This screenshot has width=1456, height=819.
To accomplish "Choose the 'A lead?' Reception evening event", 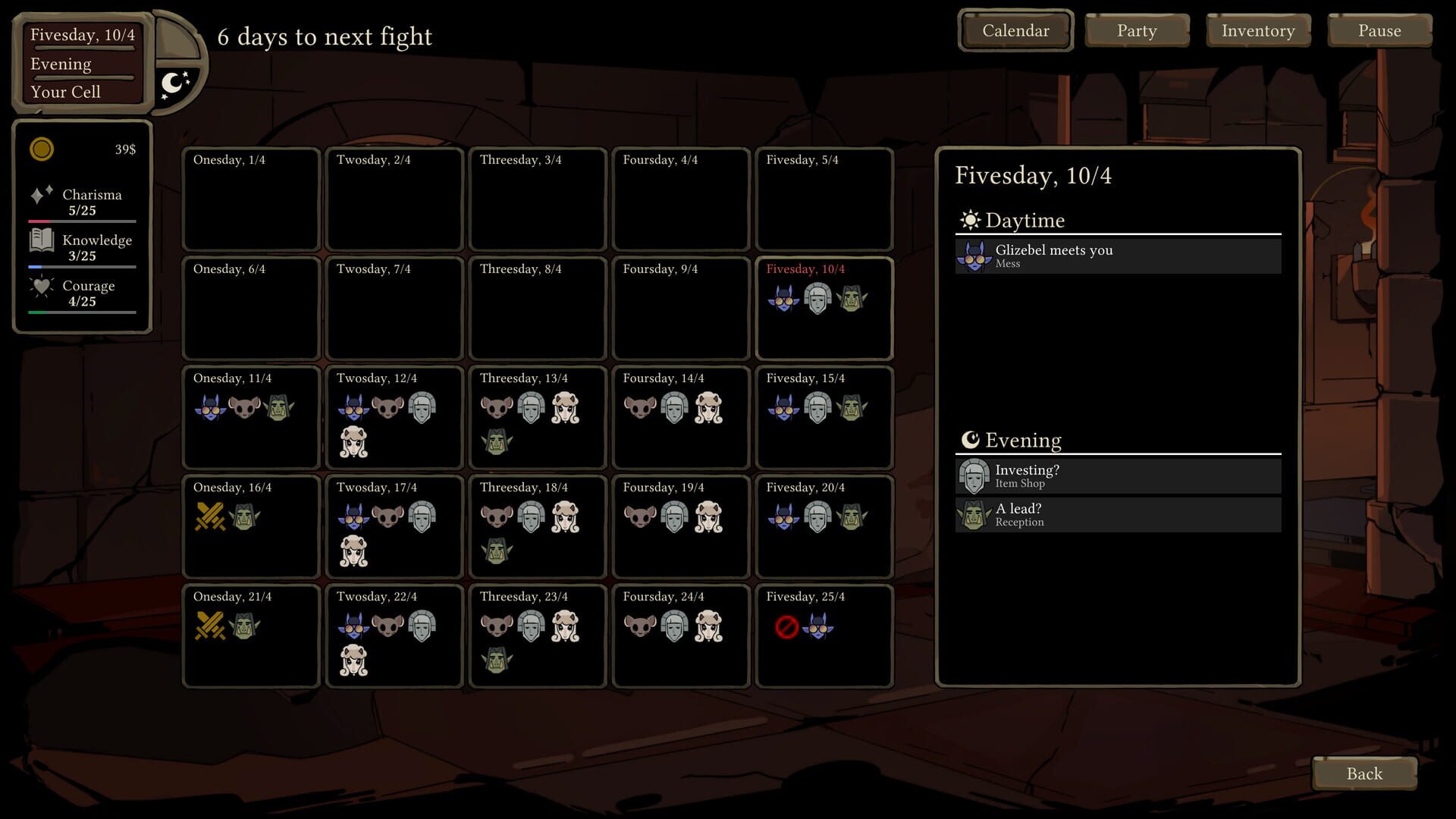I will click(x=1116, y=514).
